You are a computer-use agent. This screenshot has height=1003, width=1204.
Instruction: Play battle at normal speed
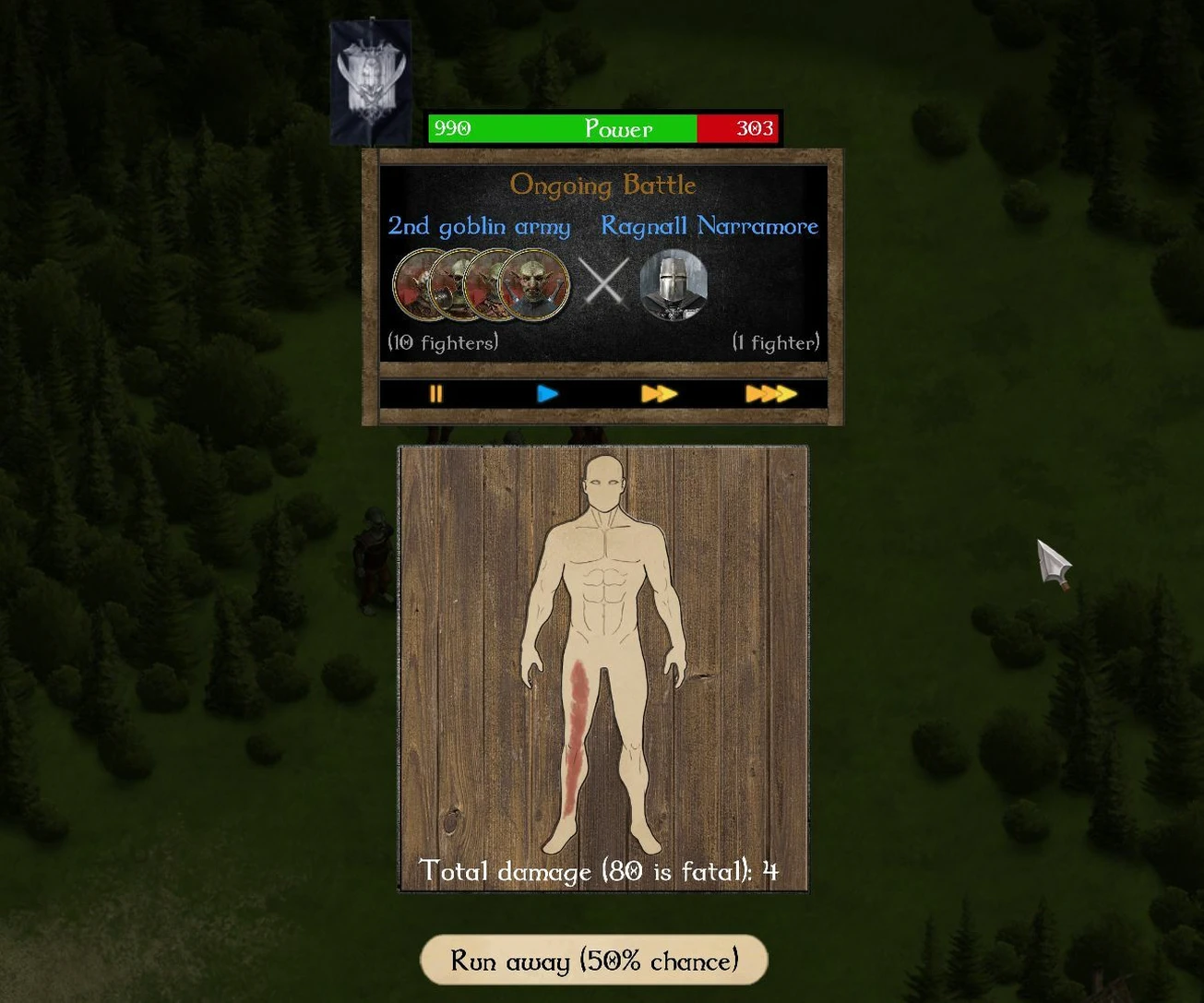tap(547, 394)
